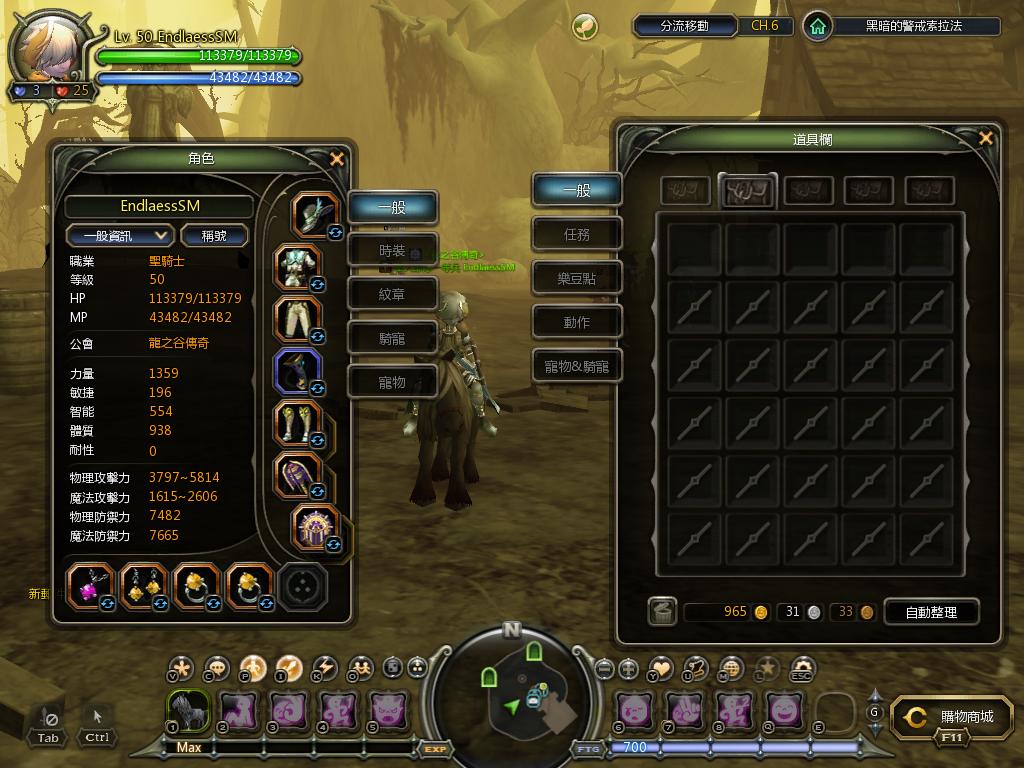Screen dimensions: 1024x768
Task: Select the equipped pink gem necklace slot
Action: coord(90,587)
